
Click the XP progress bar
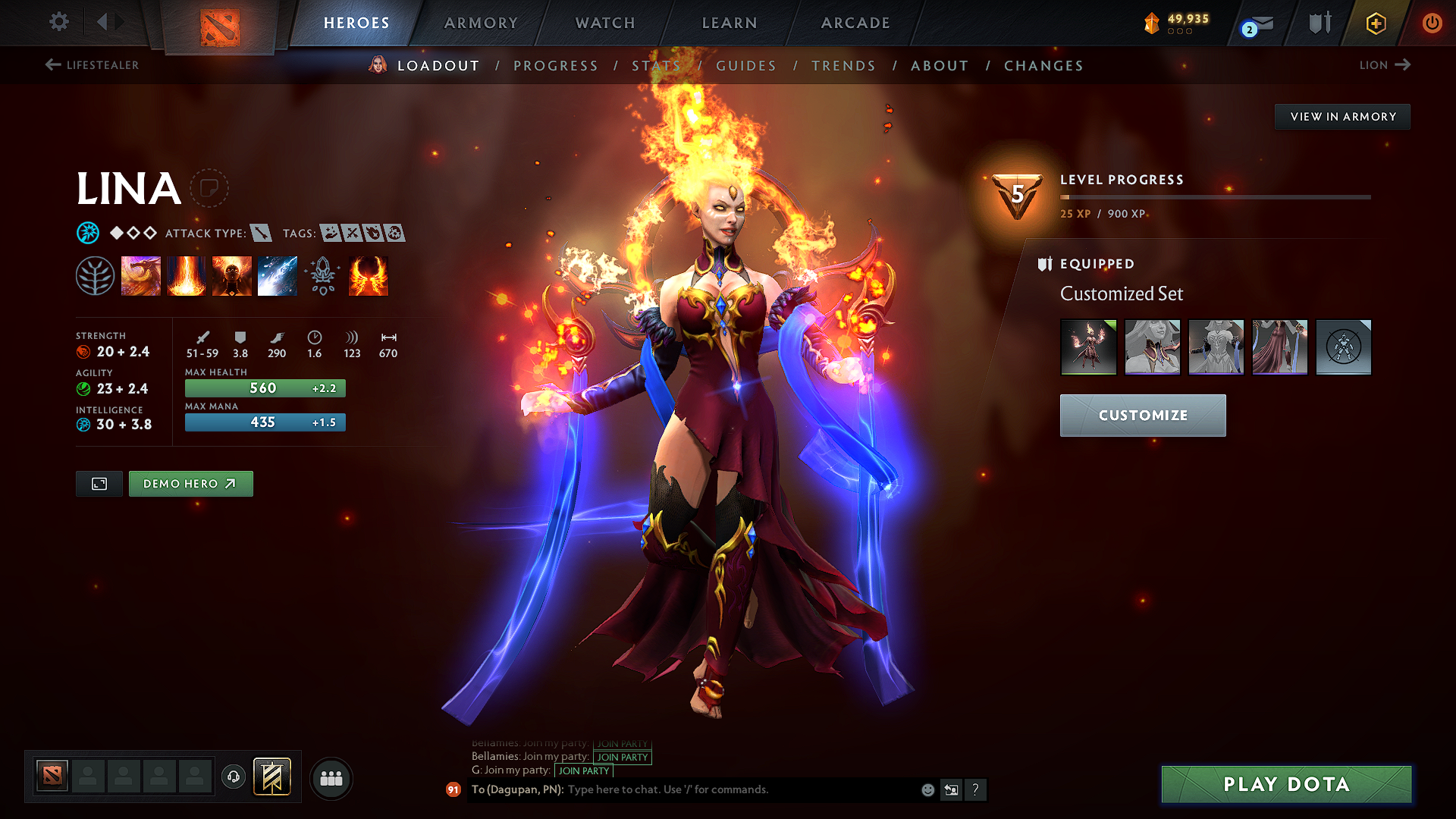coord(1213,197)
